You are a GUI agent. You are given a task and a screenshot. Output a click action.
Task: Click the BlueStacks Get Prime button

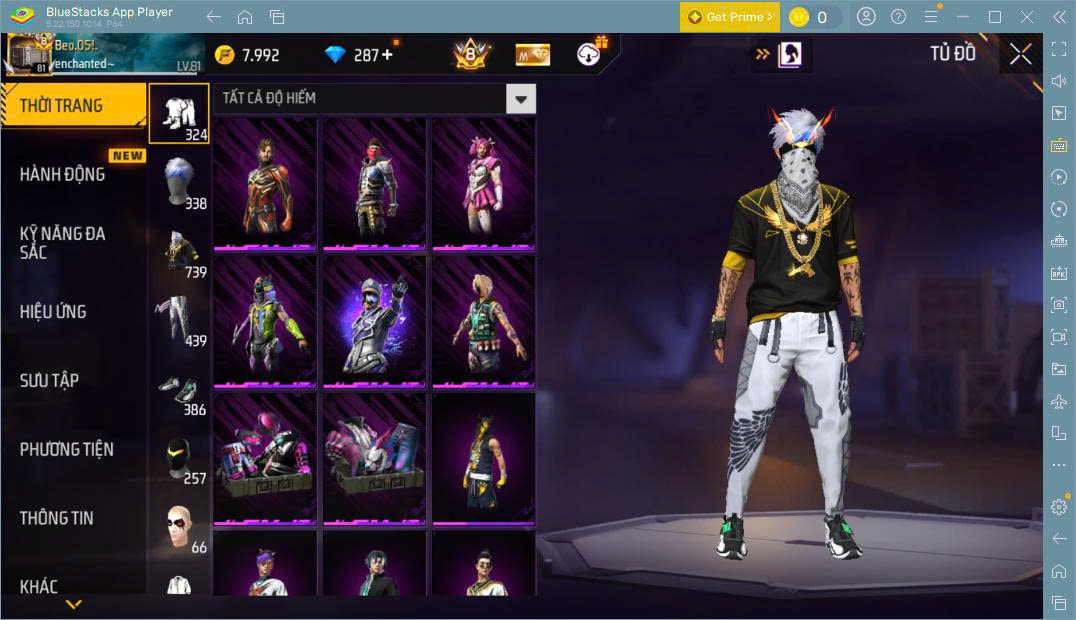pos(729,17)
